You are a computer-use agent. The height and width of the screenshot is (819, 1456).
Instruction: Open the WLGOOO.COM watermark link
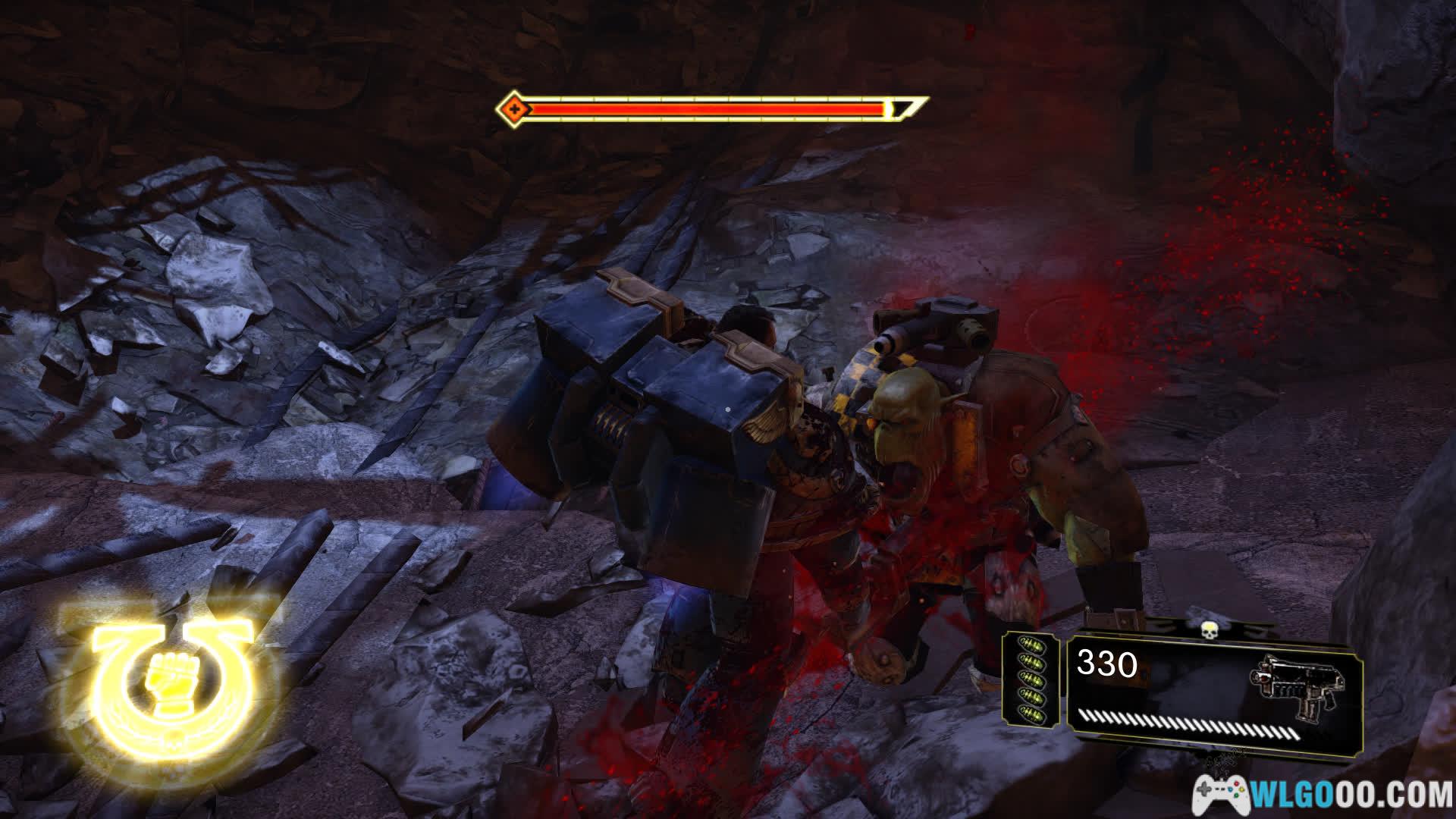tap(1323, 795)
